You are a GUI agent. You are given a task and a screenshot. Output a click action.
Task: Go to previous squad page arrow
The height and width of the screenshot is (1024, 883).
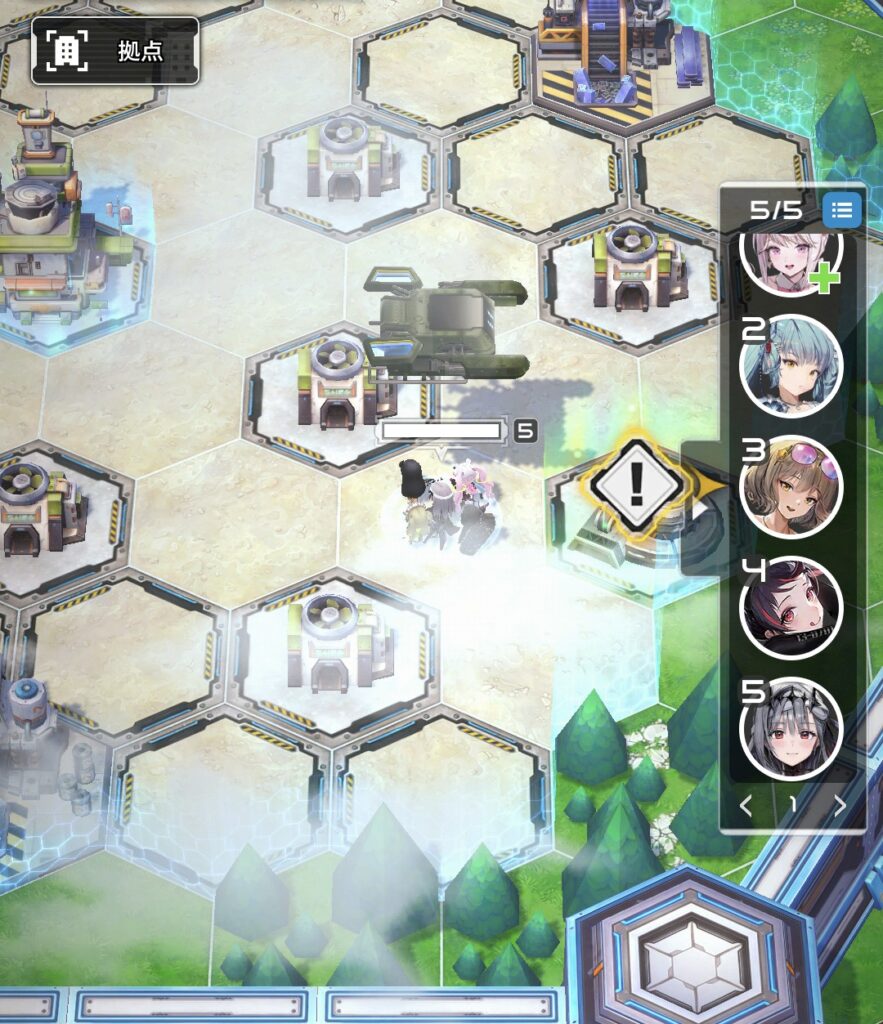click(745, 806)
